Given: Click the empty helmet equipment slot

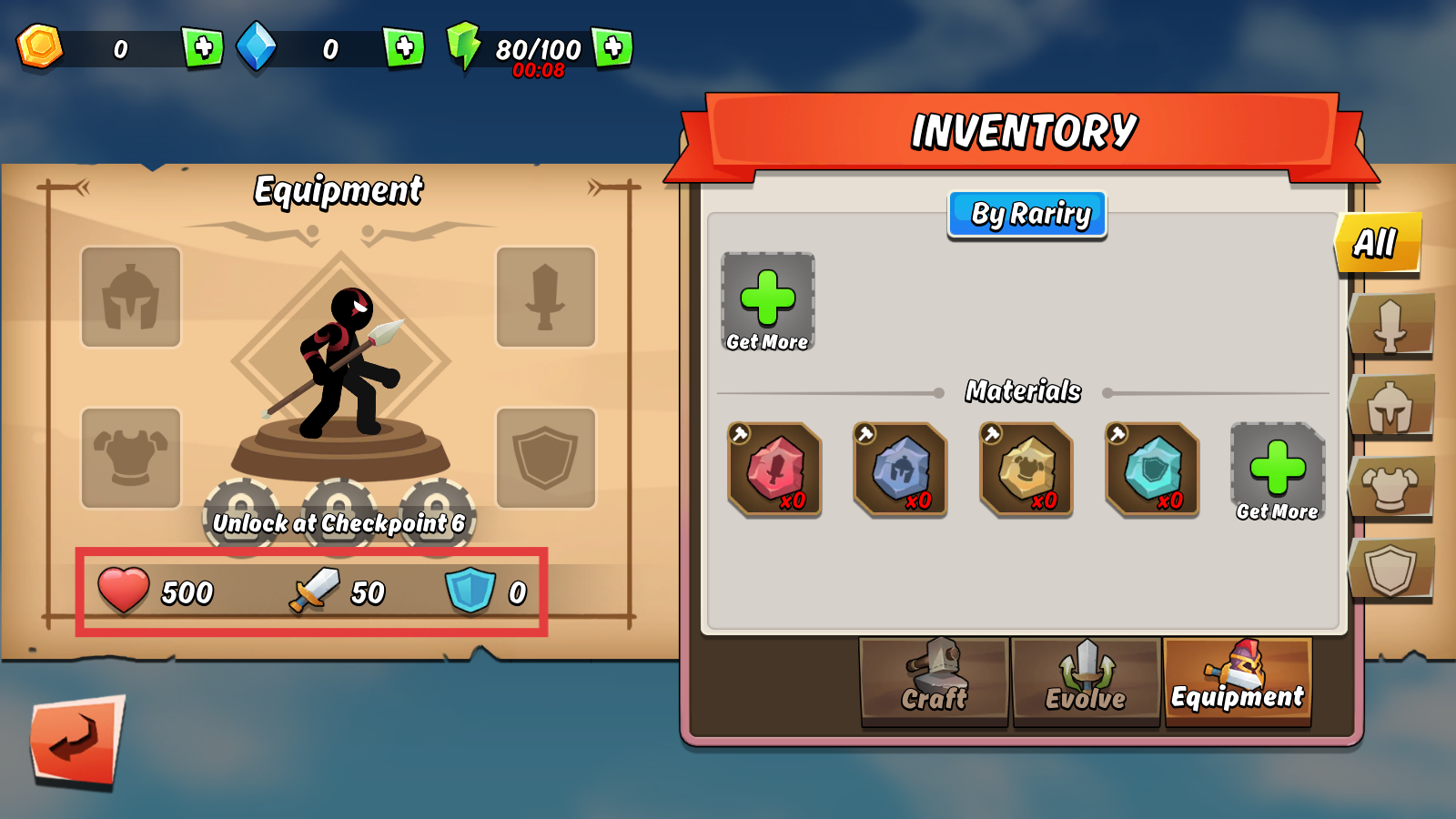Looking at the screenshot, I should pyautogui.click(x=131, y=297).
